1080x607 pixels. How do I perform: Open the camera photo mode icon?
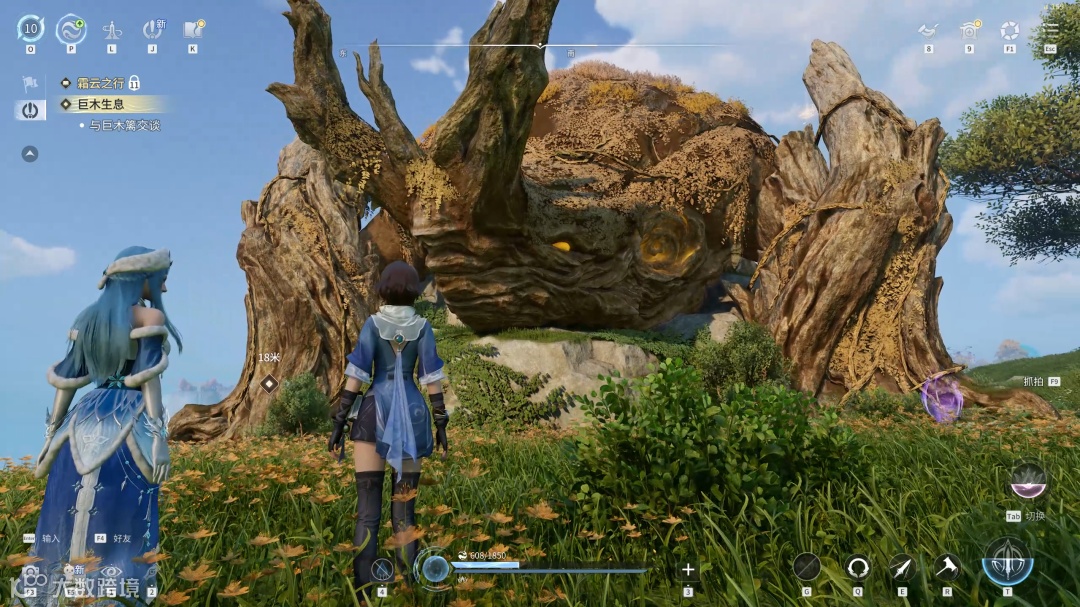(x=968, y=30)
